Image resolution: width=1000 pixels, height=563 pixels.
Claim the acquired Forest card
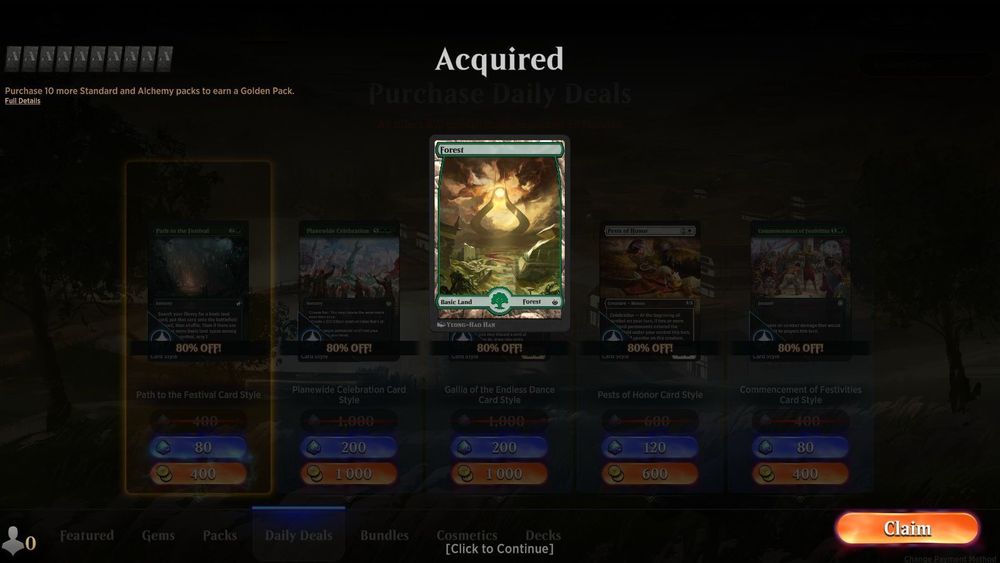click(x=907, y=528)
